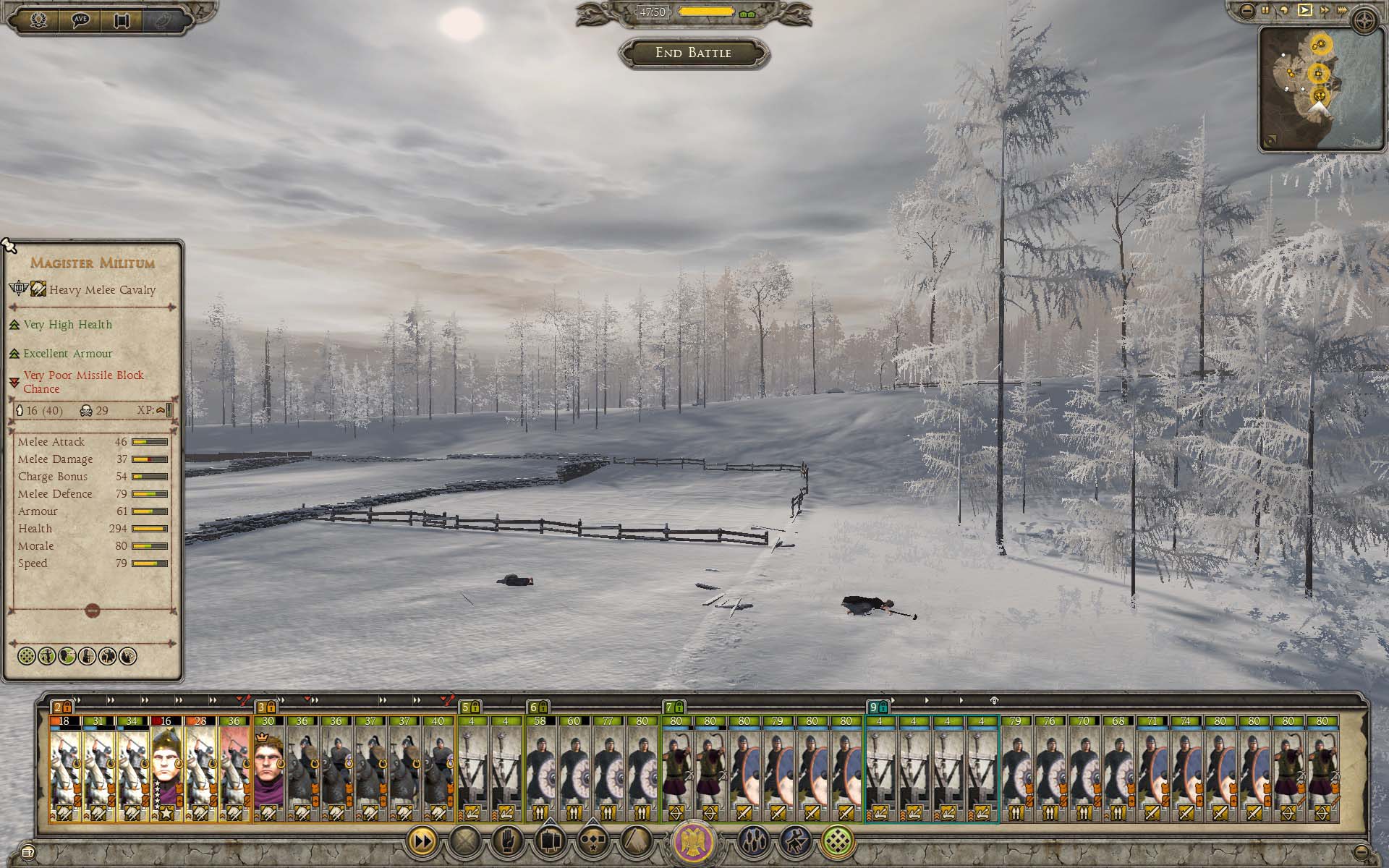
Task: Set battle speed to triple fast forward
Action: click(1343, 10)
